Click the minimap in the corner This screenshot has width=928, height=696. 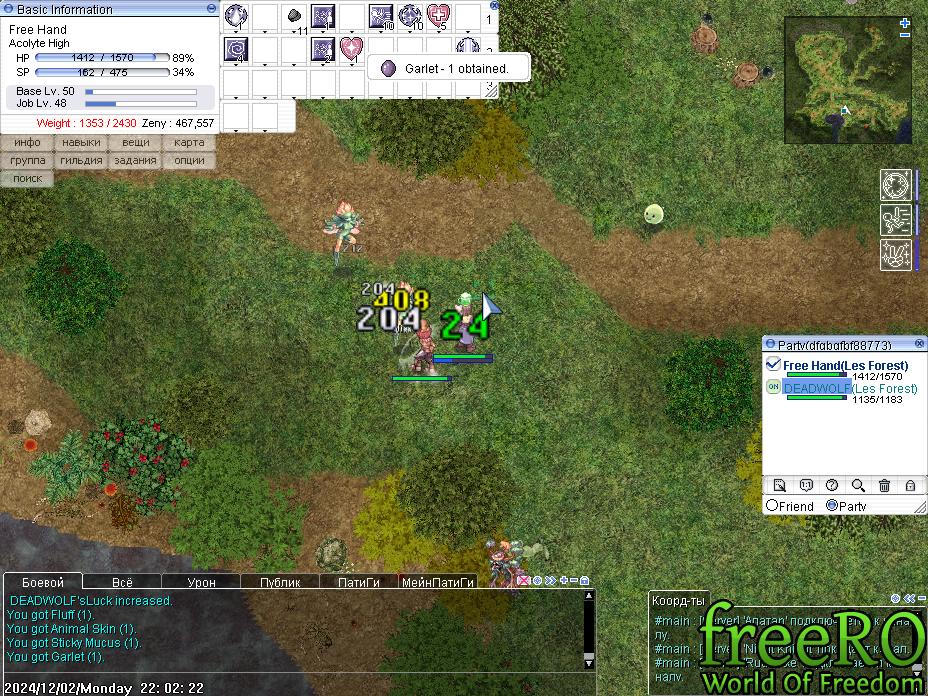tap(848, 78)
